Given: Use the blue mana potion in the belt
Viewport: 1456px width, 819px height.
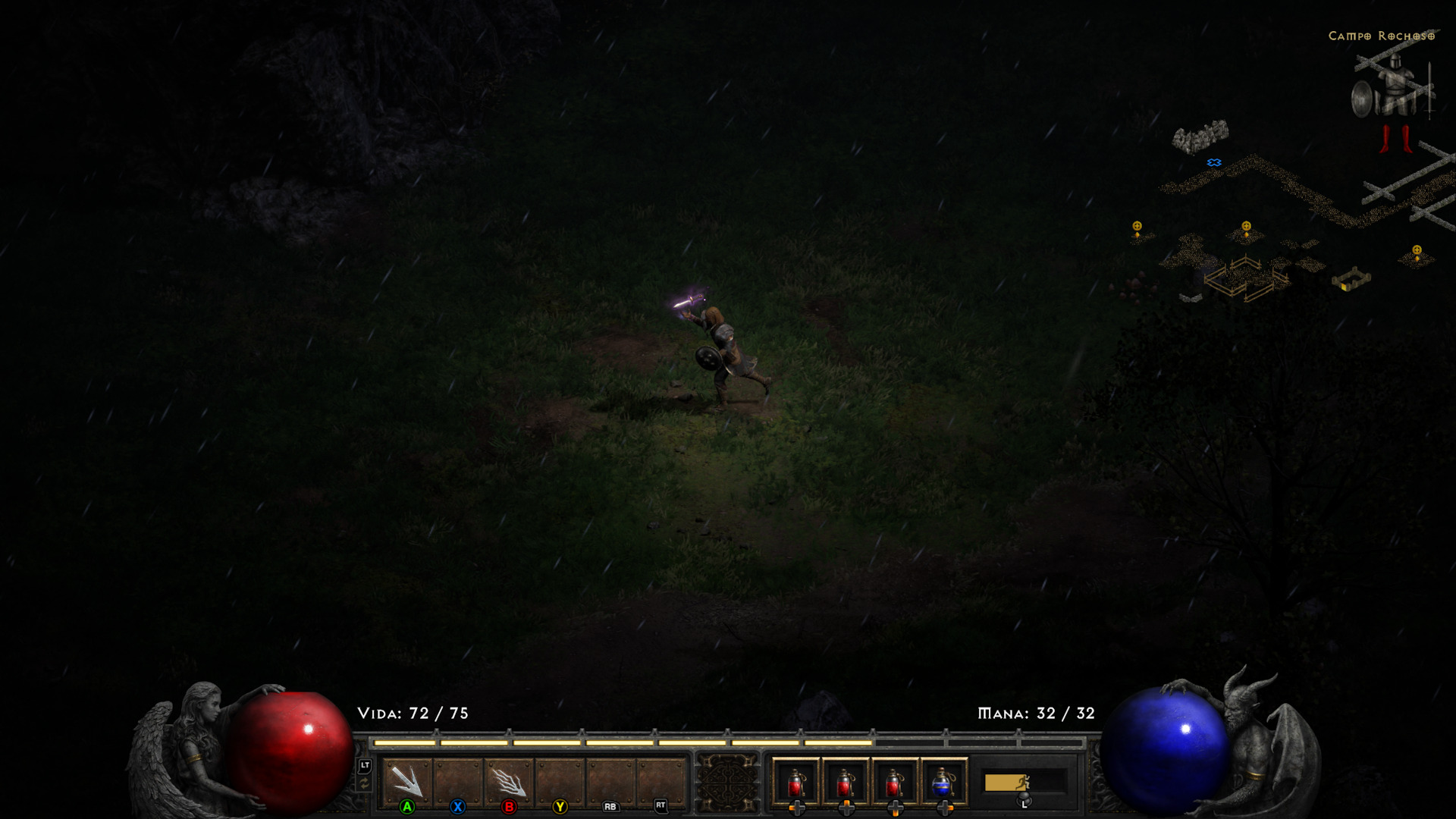Looking at the screenshot, I should [943, 782].
